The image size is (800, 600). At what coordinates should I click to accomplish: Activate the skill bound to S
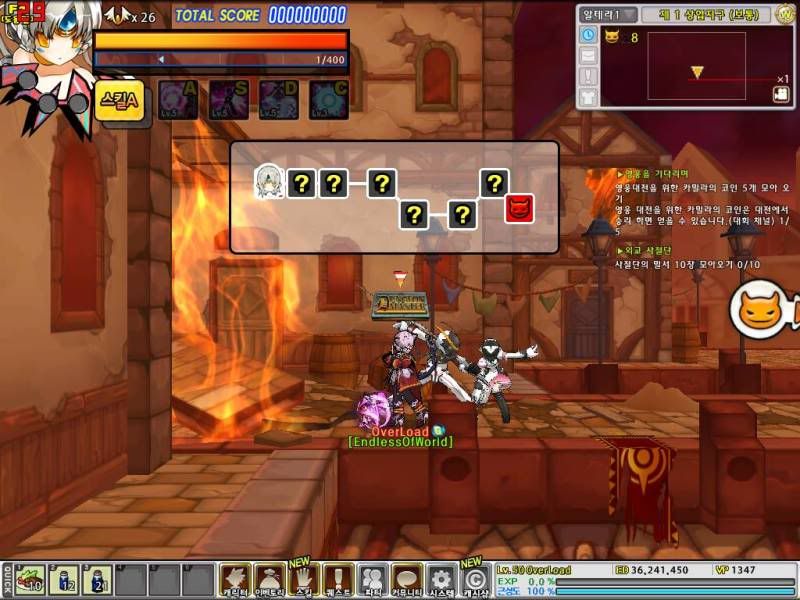tap(228, 100)
